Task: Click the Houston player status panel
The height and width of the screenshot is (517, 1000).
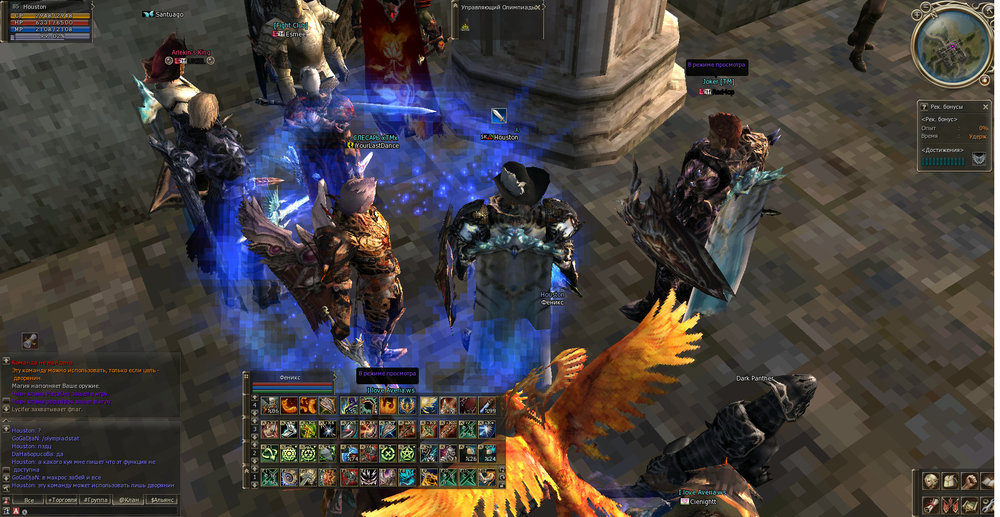Action: tap(47, 22)
